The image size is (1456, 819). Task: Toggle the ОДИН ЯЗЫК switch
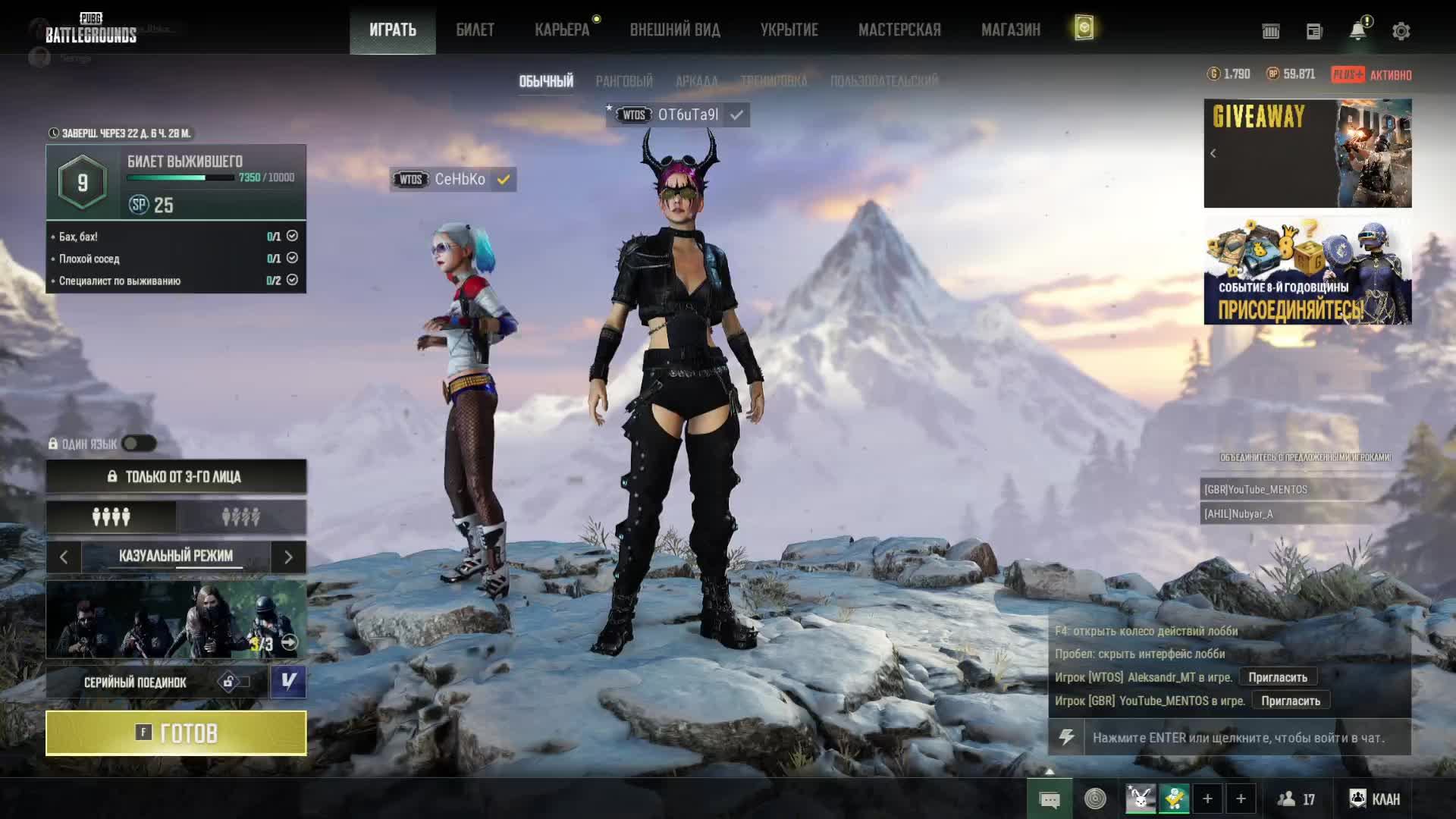[x=139, y=444]
